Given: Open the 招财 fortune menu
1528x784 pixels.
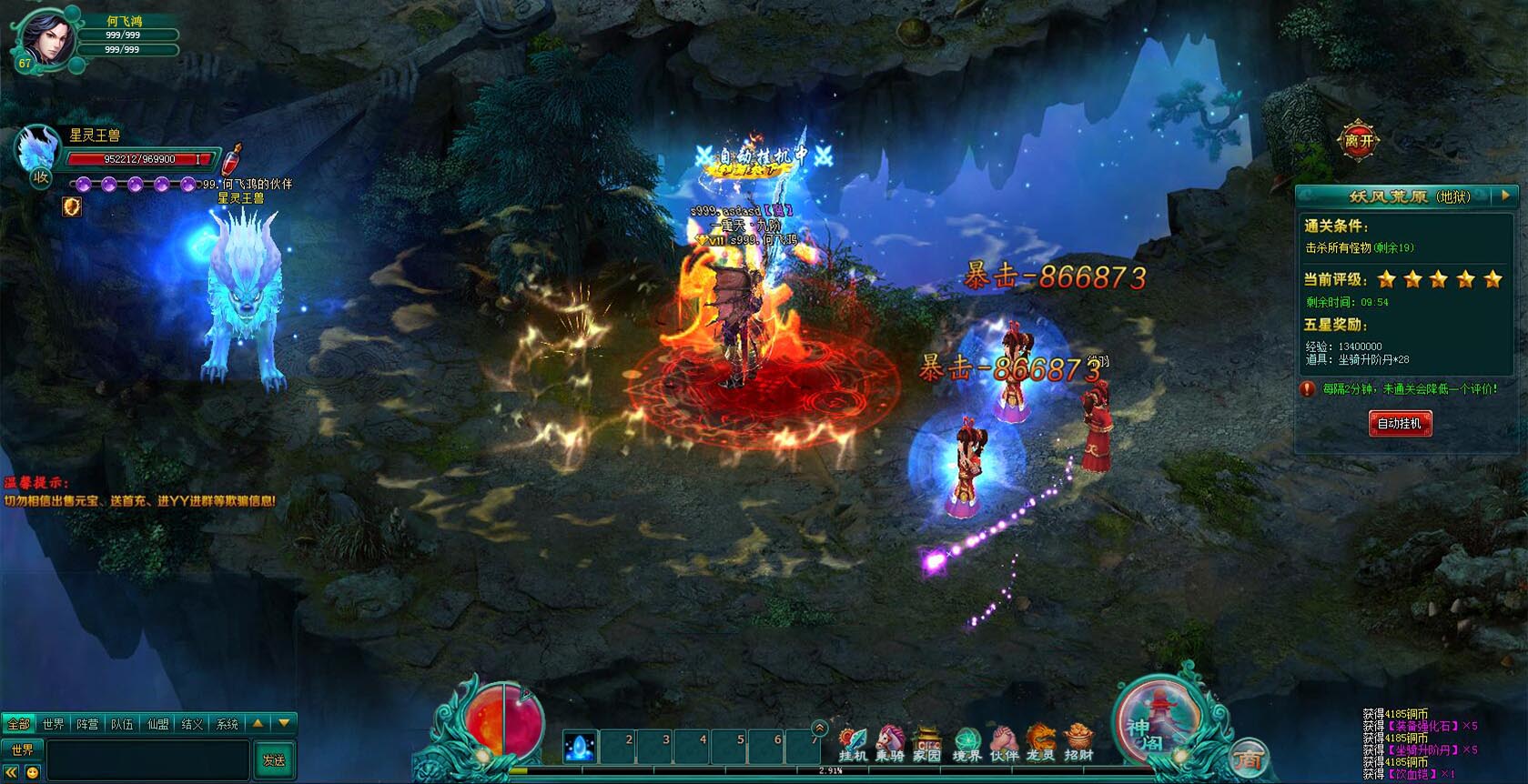Looking at the screenshot, I should [x=1078, y=743].
